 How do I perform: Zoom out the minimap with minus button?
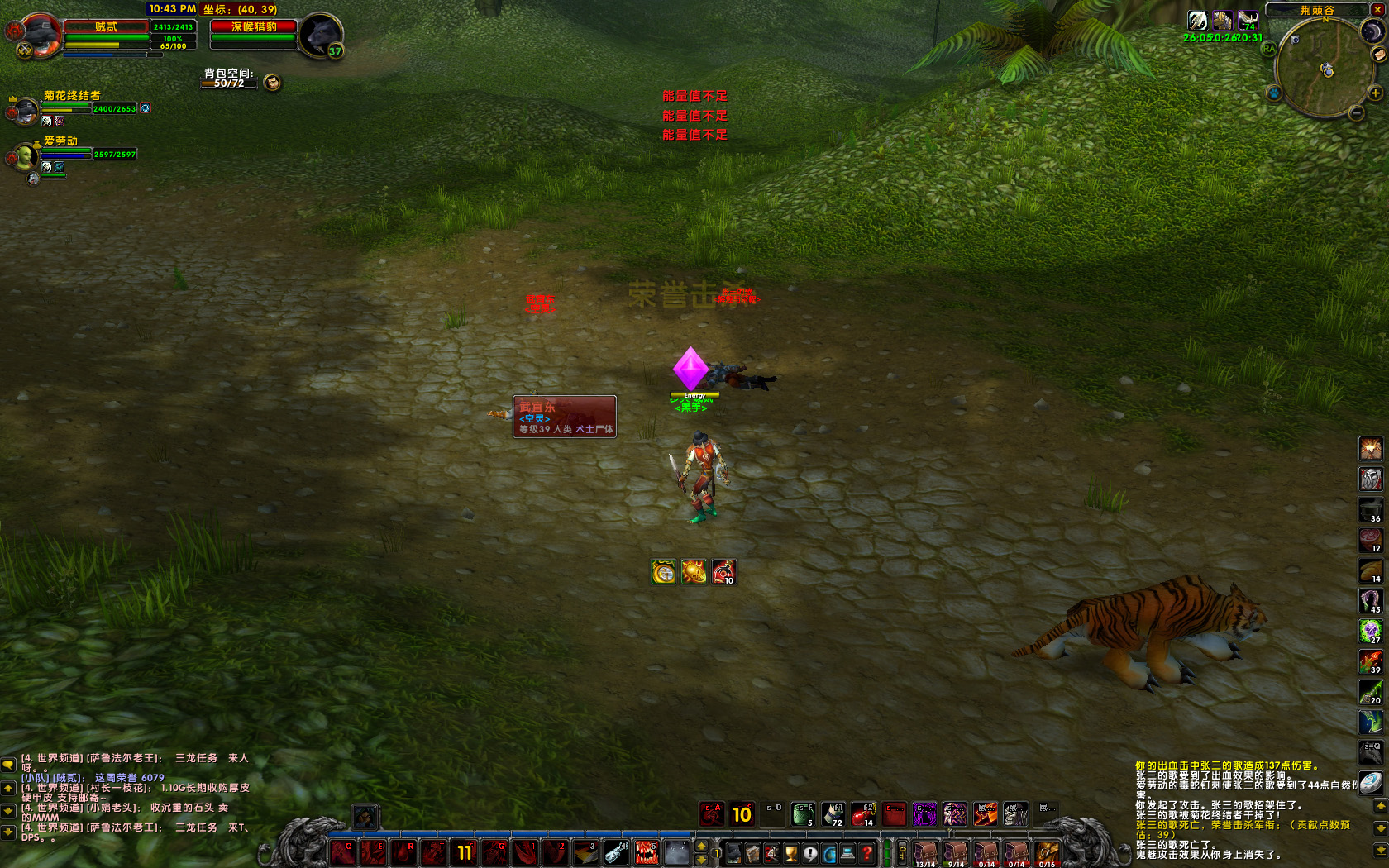(1356, 113)
